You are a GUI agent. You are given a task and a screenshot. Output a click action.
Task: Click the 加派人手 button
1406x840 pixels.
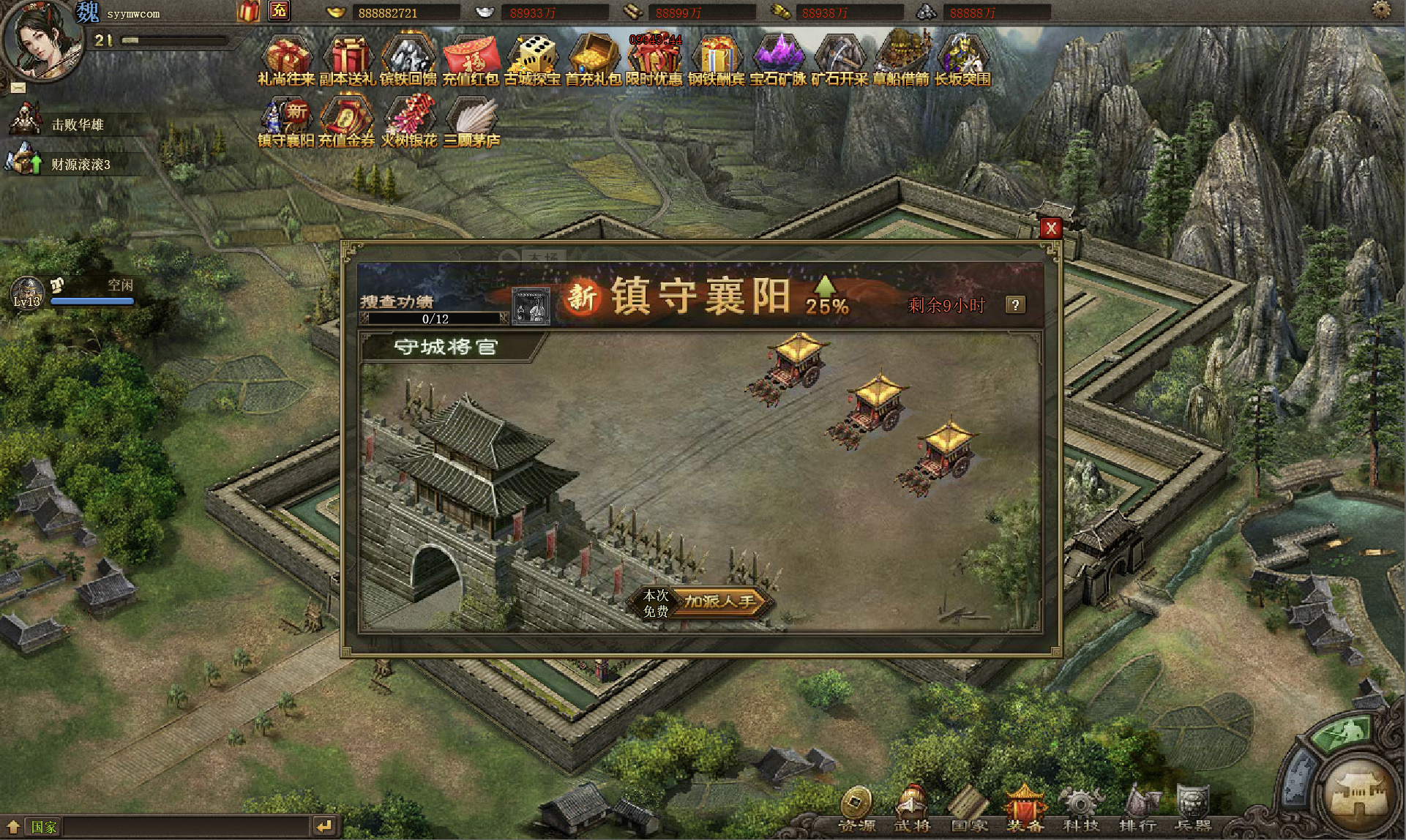tap(719, 601)
